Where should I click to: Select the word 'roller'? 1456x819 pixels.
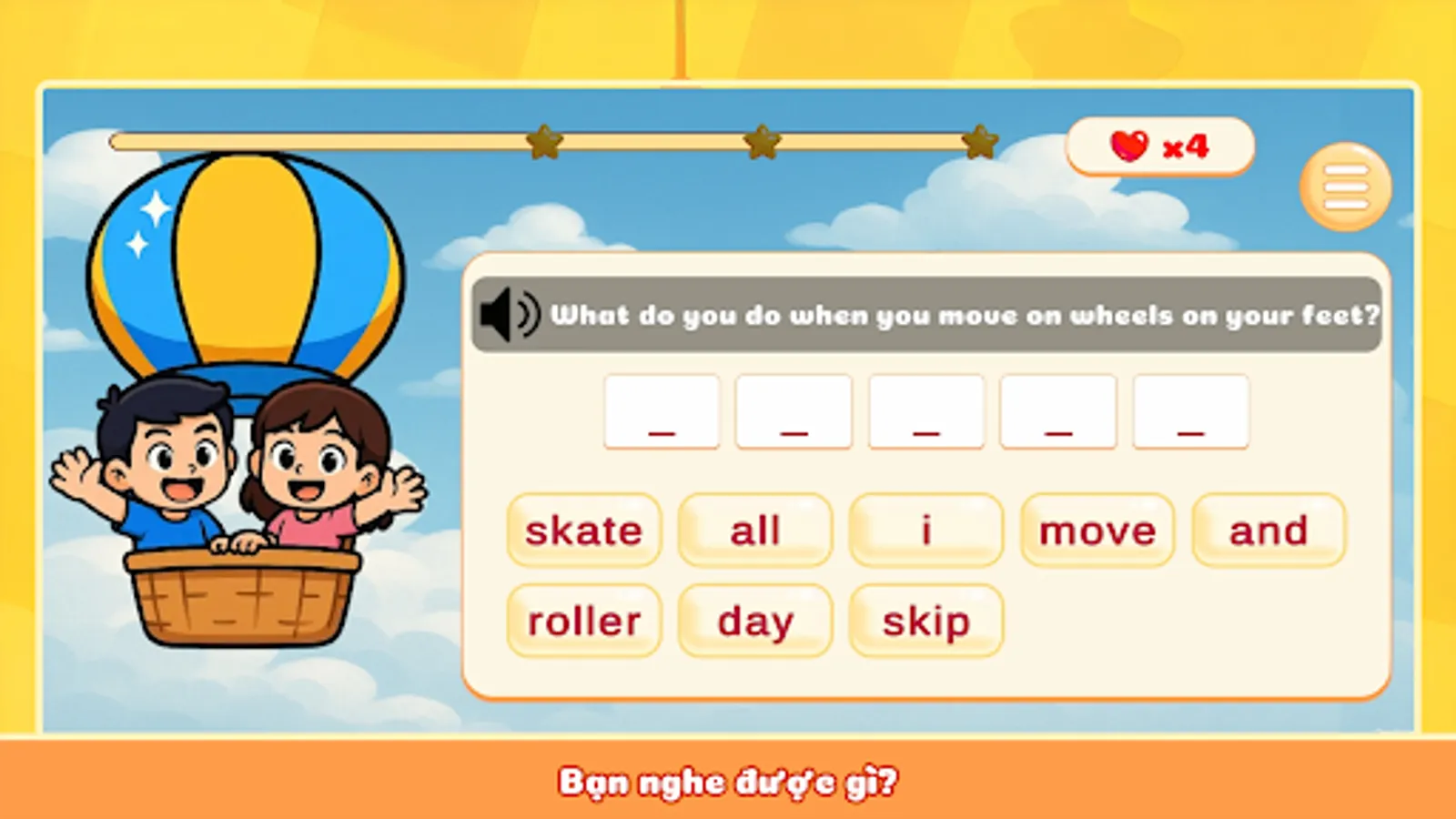(x=583, y=621)
